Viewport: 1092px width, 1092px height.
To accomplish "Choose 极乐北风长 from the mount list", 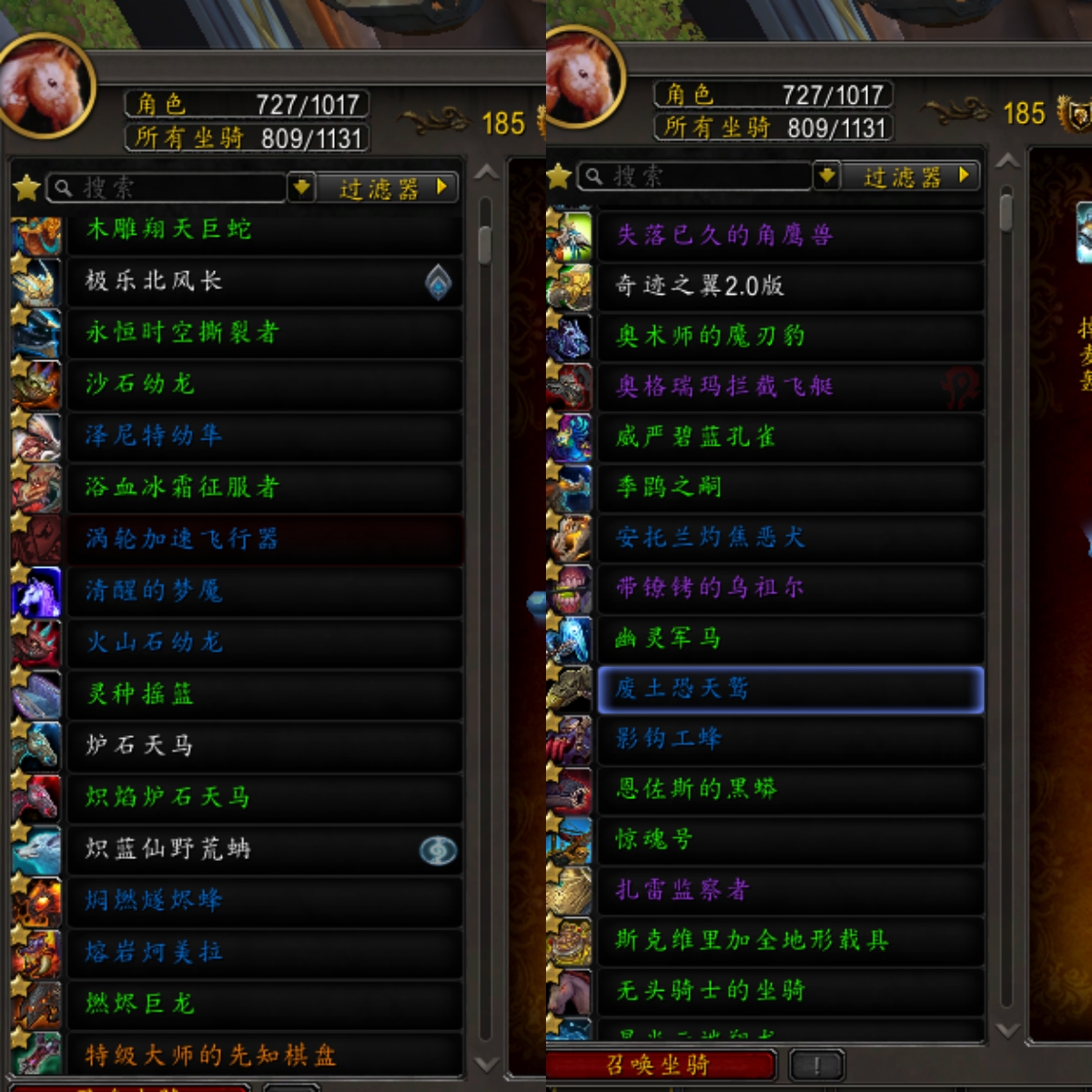I will tap(264, 281).
